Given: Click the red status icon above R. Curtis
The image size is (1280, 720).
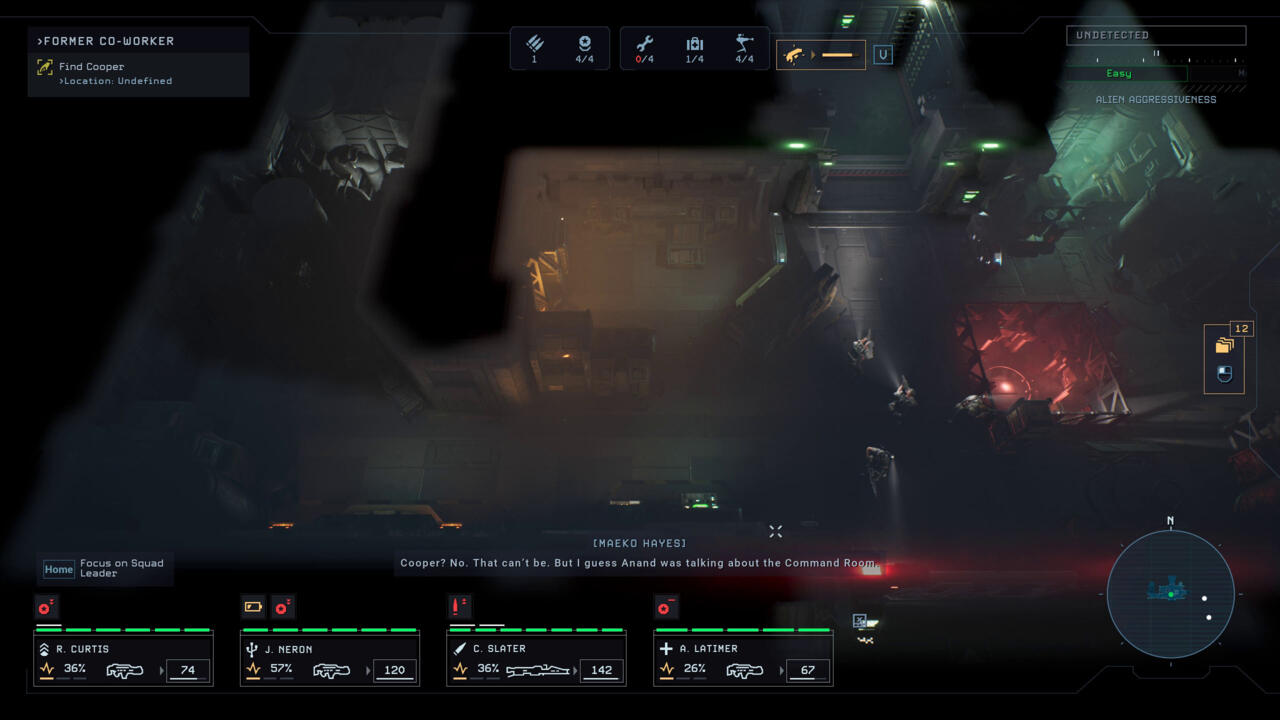Looking at the screenshot, I should click(46, 607).
